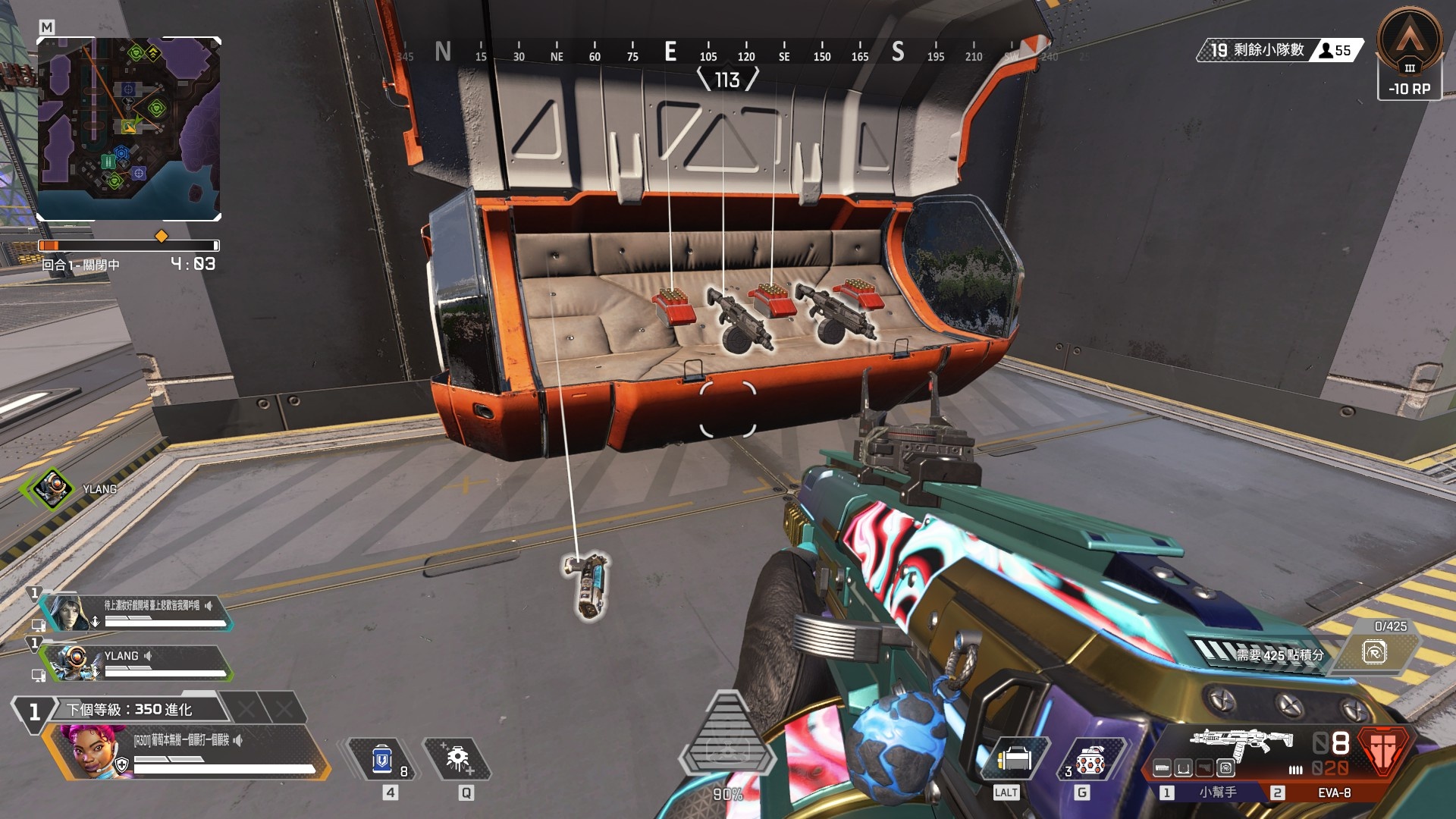Click the replicator crafting points icon
This screenshot has height=819, width=1456.
click(1374, 653)
